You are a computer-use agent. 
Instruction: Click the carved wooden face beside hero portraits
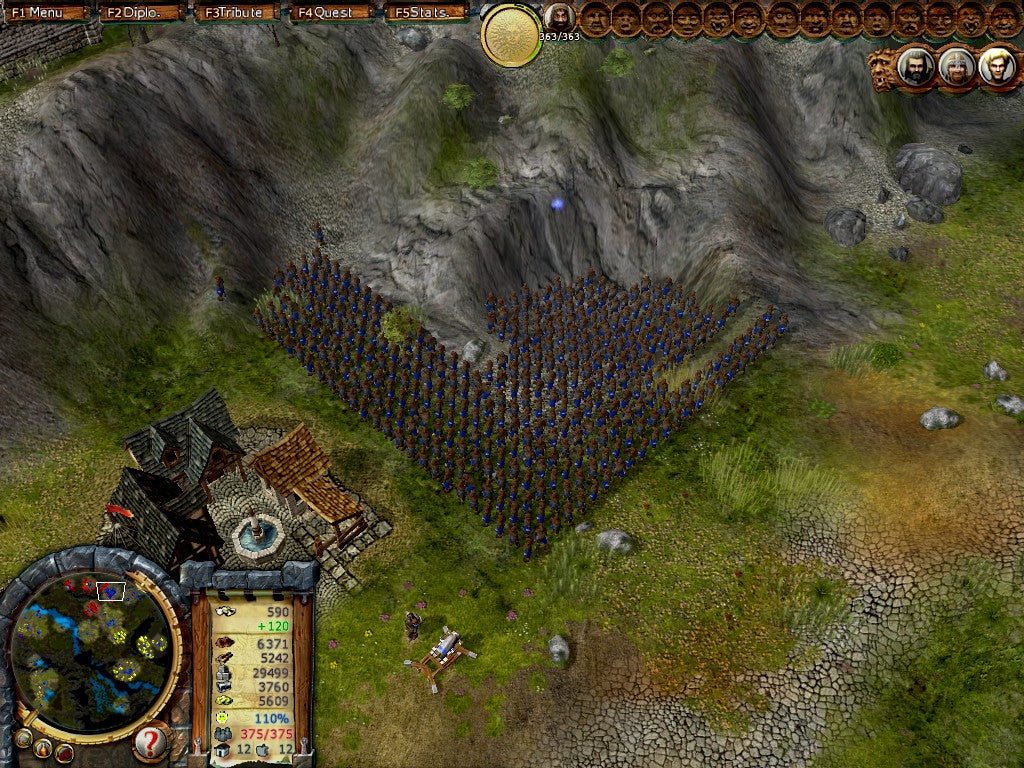coord(882,70)
